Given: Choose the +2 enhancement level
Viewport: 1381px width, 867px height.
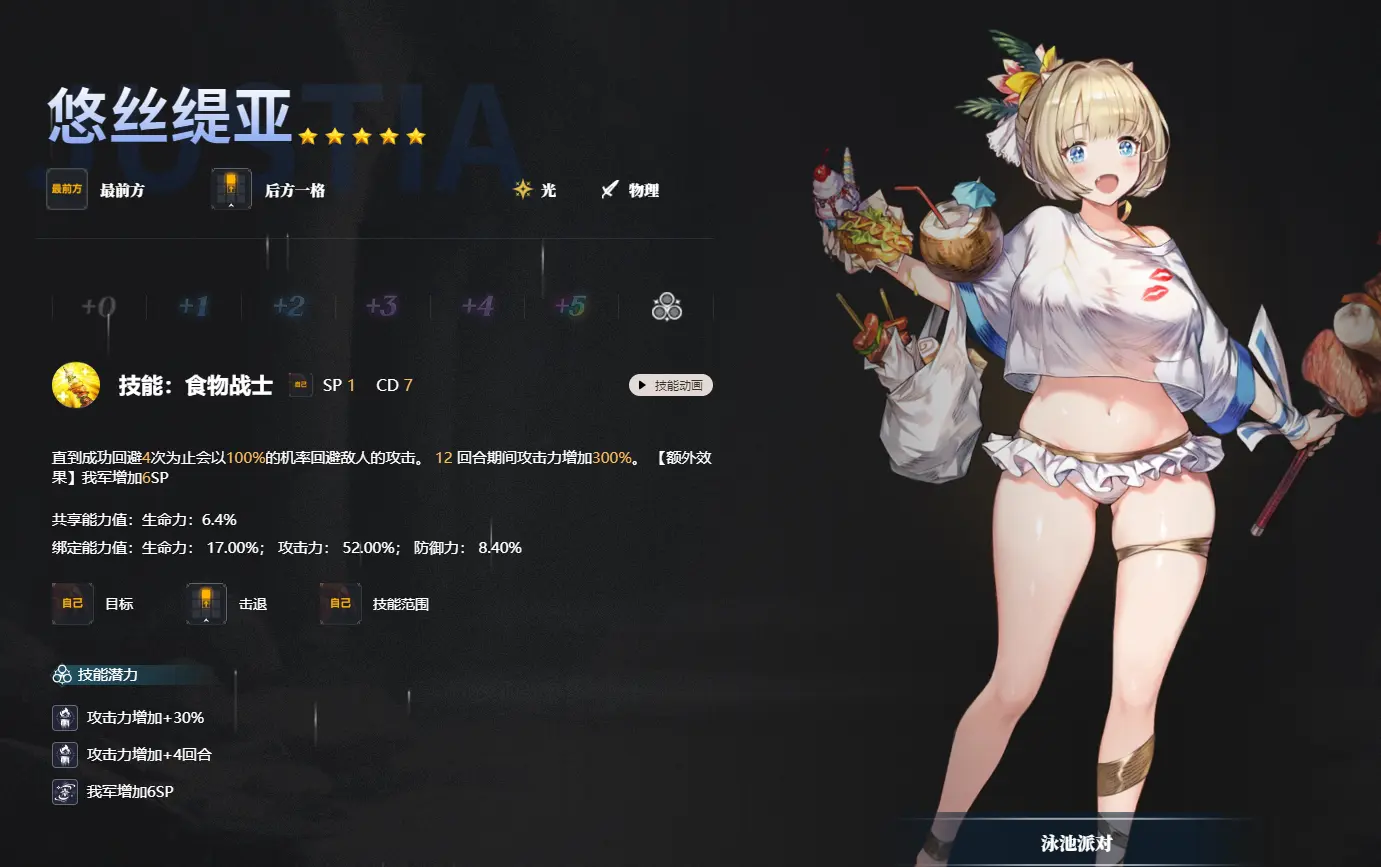Looking at the screenshot, I should [288, 306].
